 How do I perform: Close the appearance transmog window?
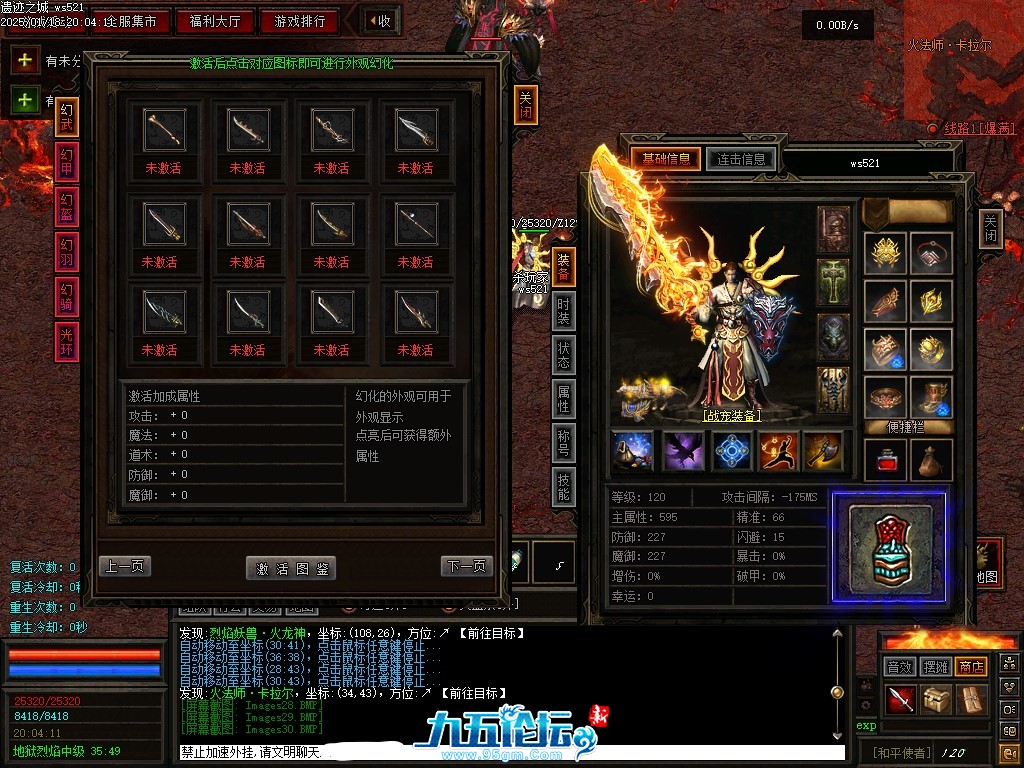tap(526, 104)
